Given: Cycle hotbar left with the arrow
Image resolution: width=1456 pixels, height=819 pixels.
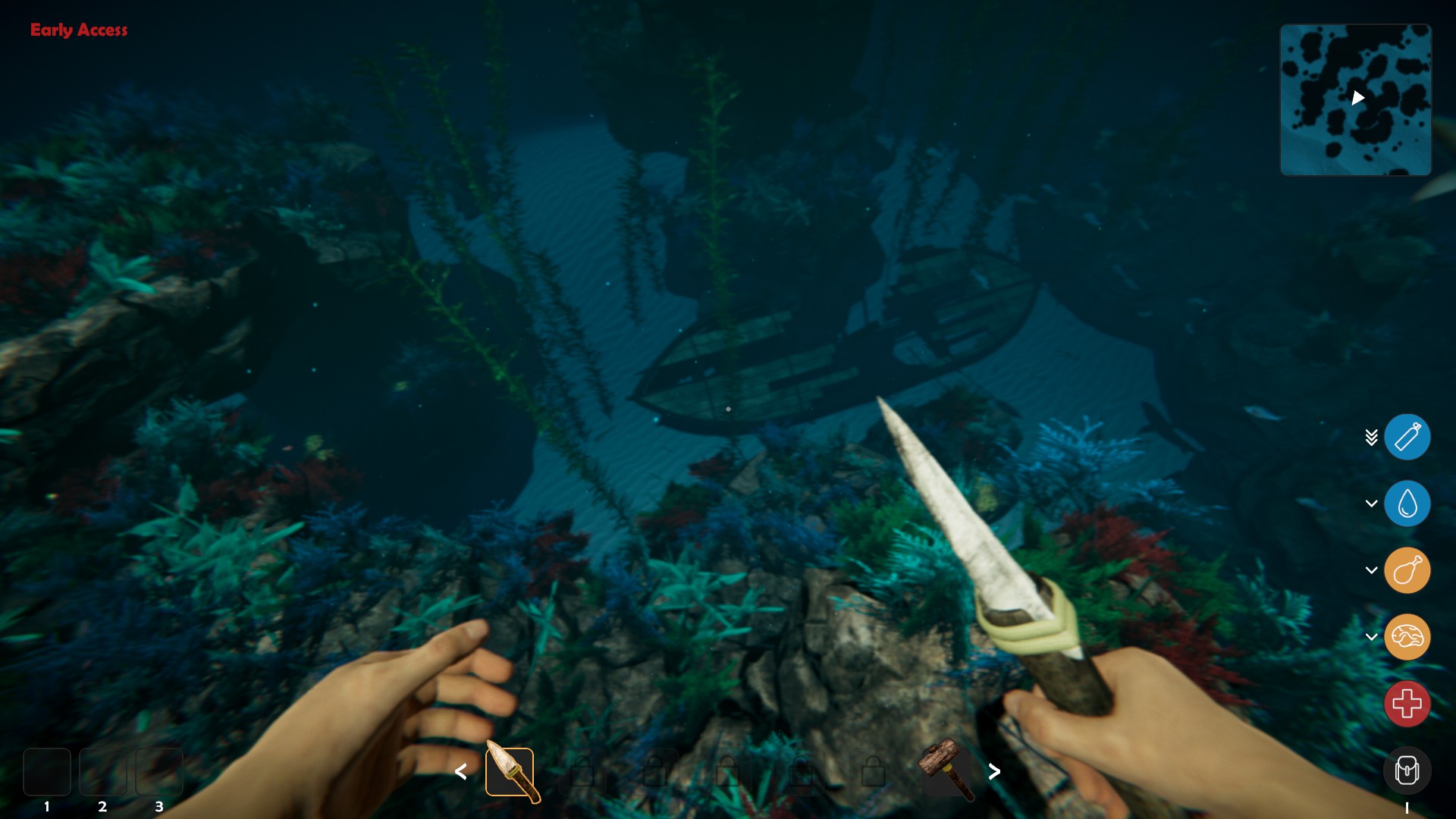Looking at the screenshot, I should coord(461,772).
